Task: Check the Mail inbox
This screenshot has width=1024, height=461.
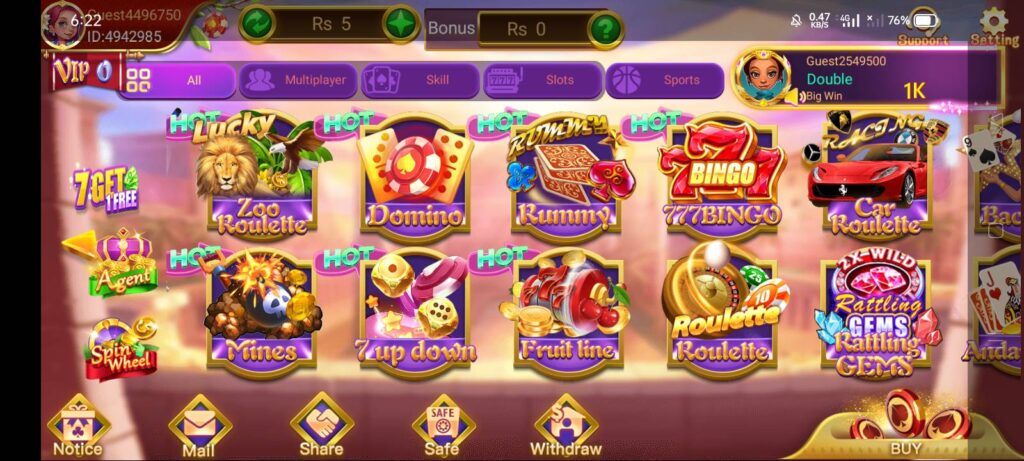Action: point(199,425)
